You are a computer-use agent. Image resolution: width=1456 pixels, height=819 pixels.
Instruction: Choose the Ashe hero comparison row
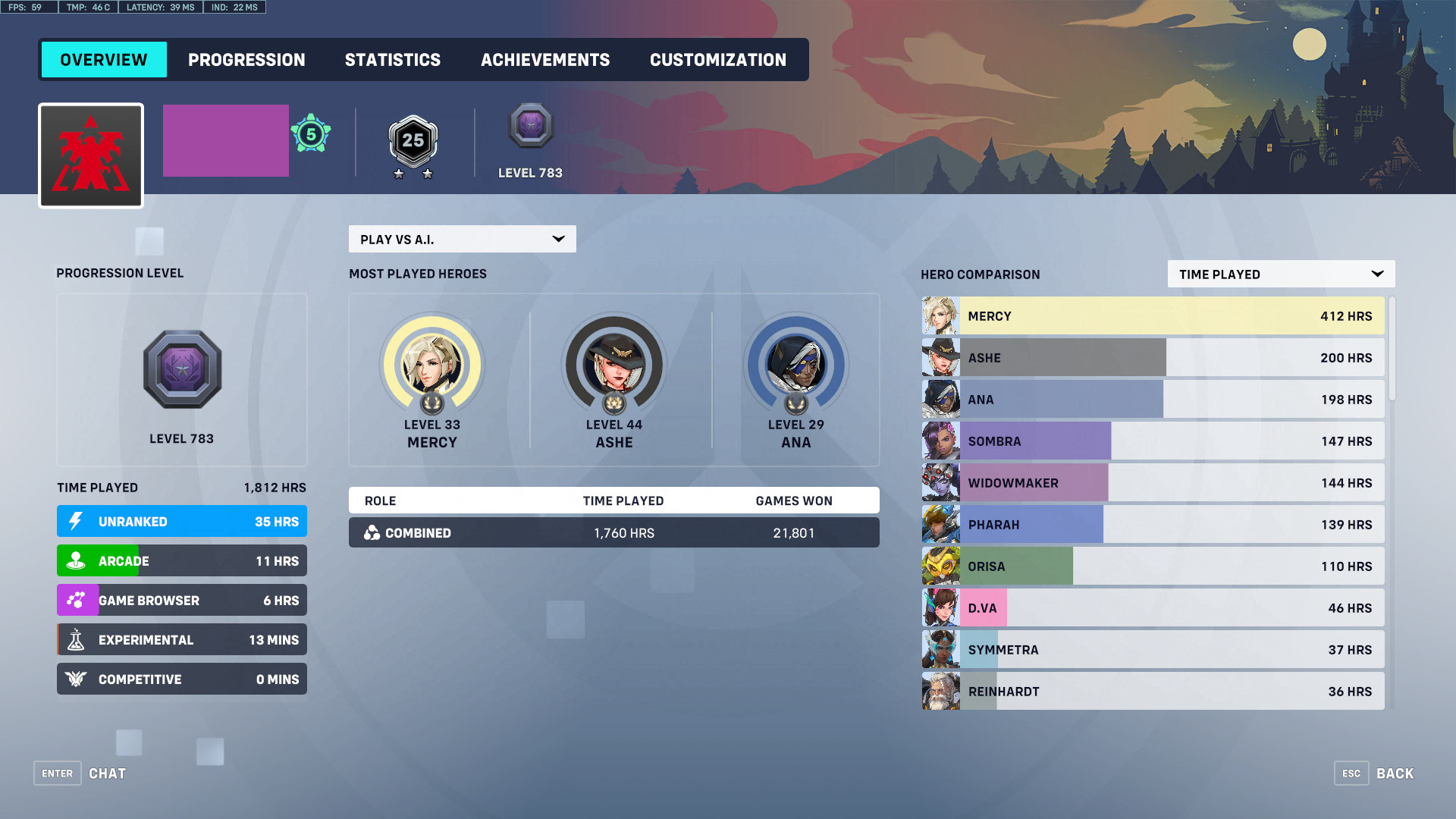(x=1153, y=358)
